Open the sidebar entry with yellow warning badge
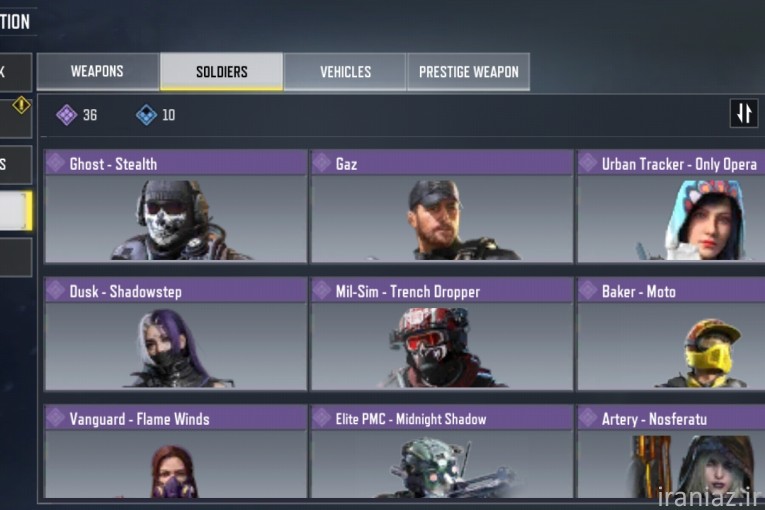This screenshot has height=510, width=765. (15, 116)
